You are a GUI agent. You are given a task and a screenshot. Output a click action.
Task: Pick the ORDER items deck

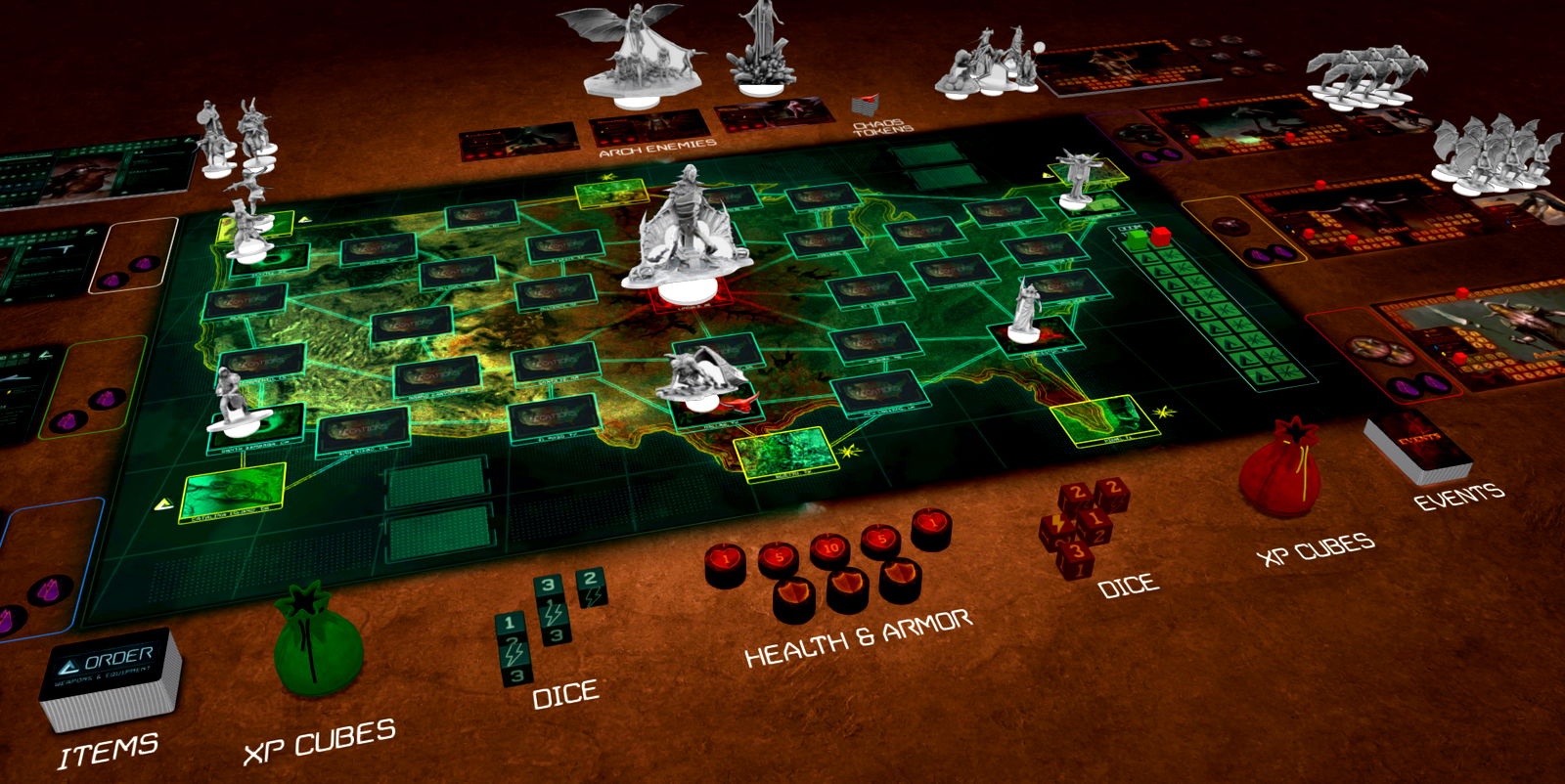(111, 676)
